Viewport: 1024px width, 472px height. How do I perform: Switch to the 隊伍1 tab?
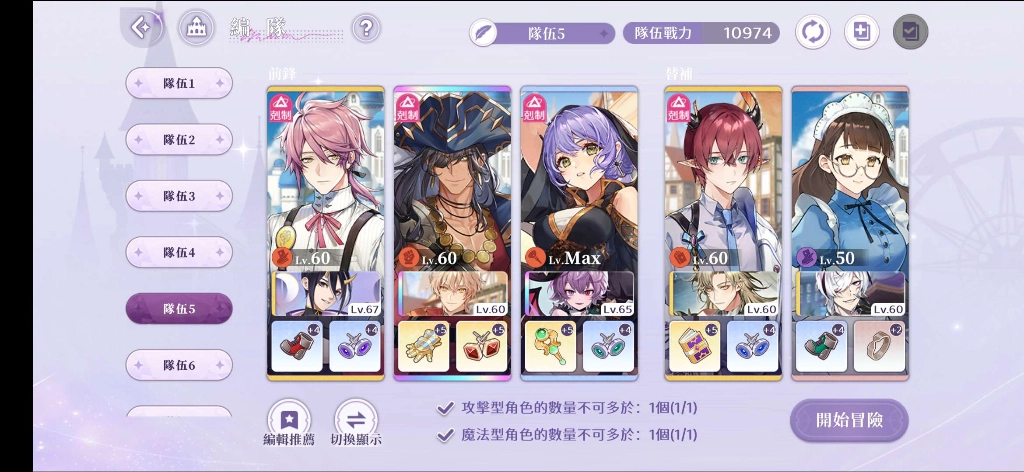tap(179, 84)
